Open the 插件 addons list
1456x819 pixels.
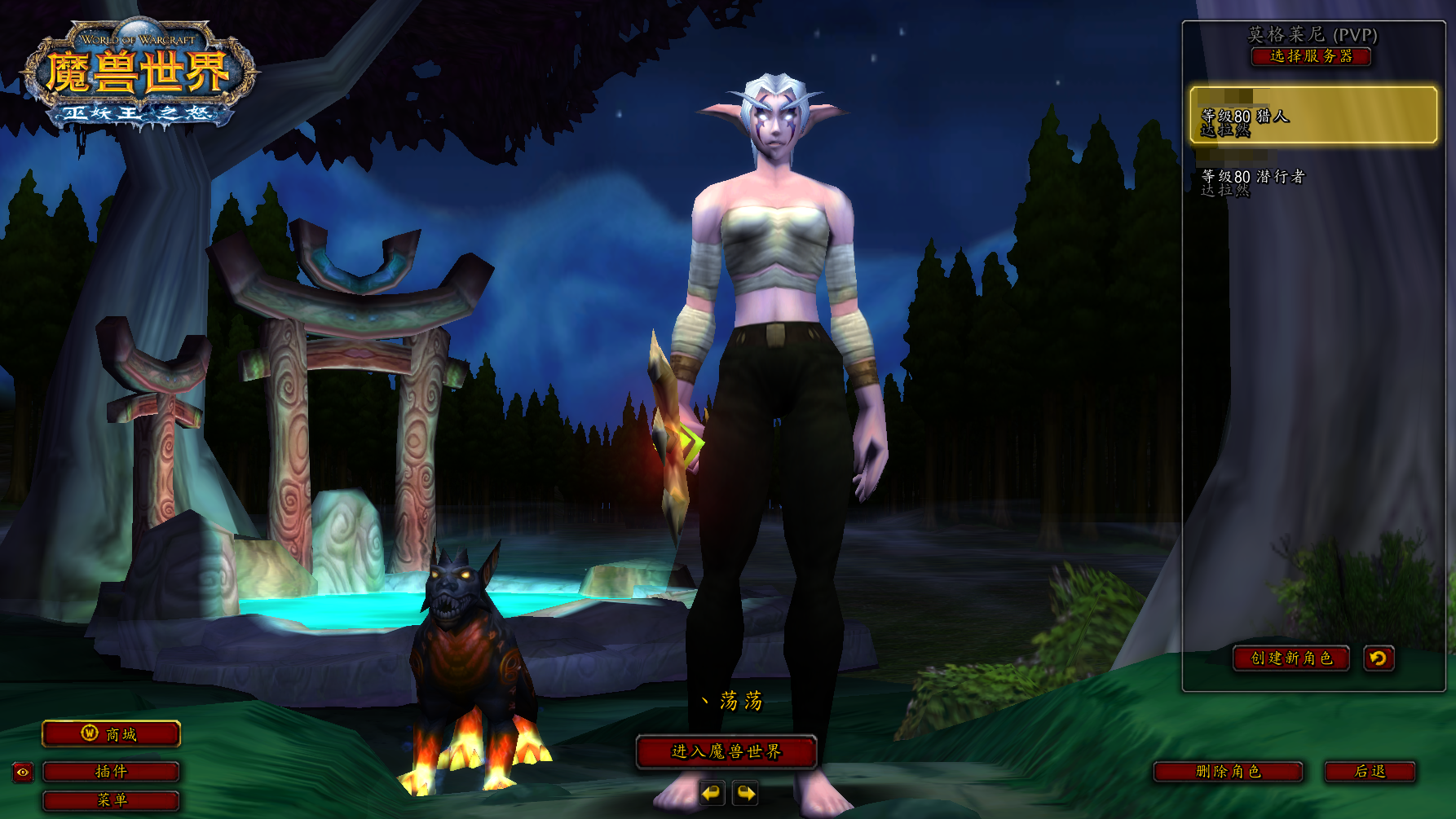click(111, 771)
